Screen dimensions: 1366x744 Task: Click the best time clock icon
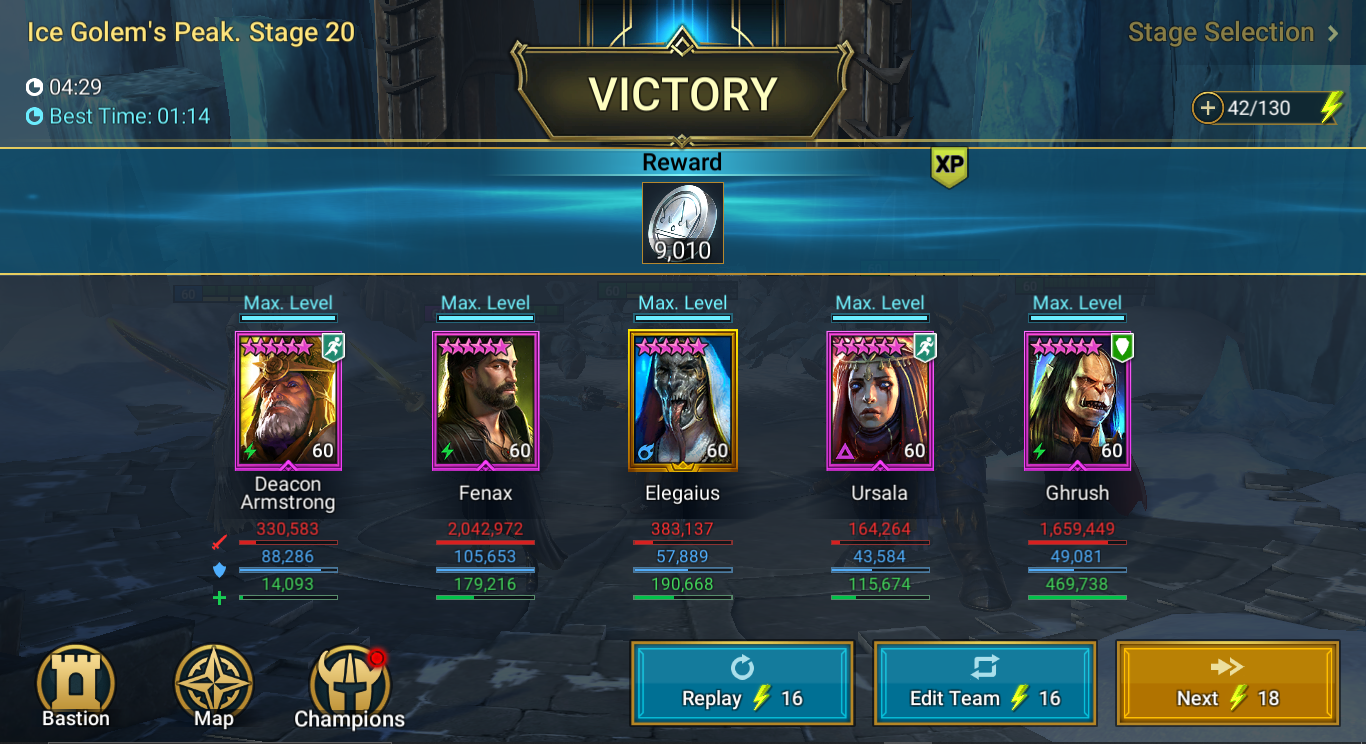click(x=34, y=116)
